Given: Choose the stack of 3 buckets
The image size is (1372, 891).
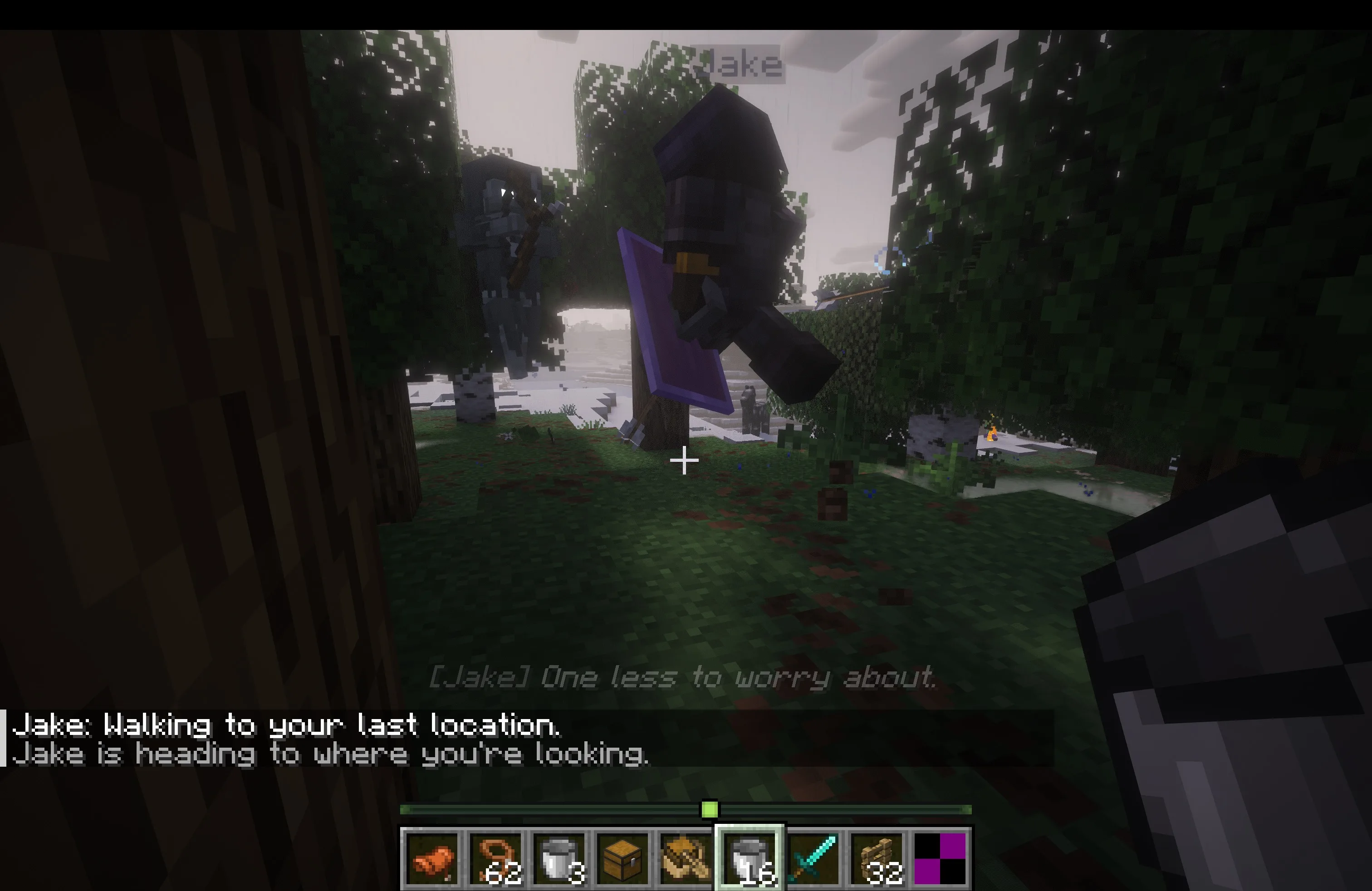Looking at the screenshot, I should coord(559,858).
